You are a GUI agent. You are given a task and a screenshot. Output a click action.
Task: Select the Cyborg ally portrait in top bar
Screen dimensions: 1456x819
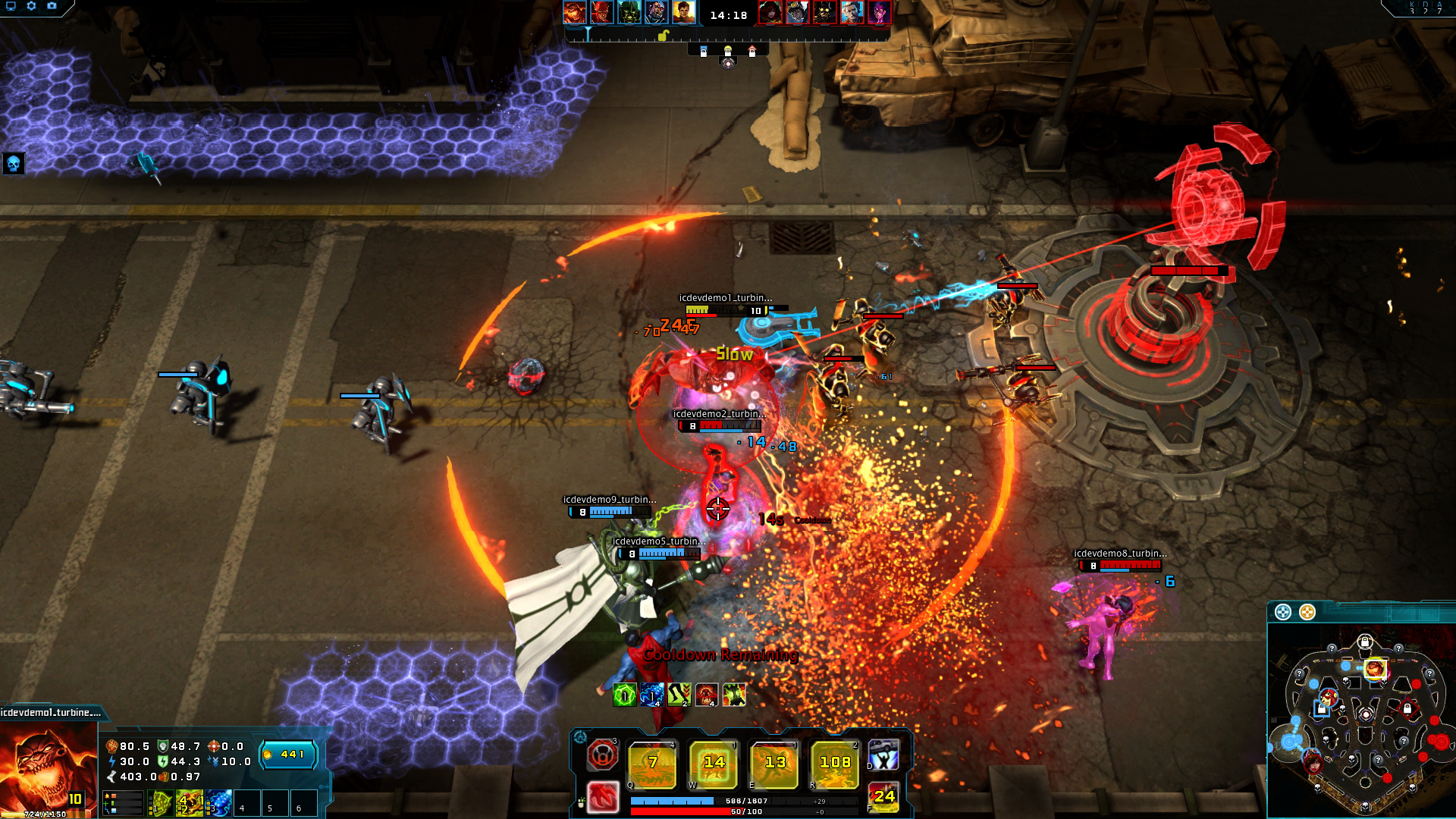656,12
